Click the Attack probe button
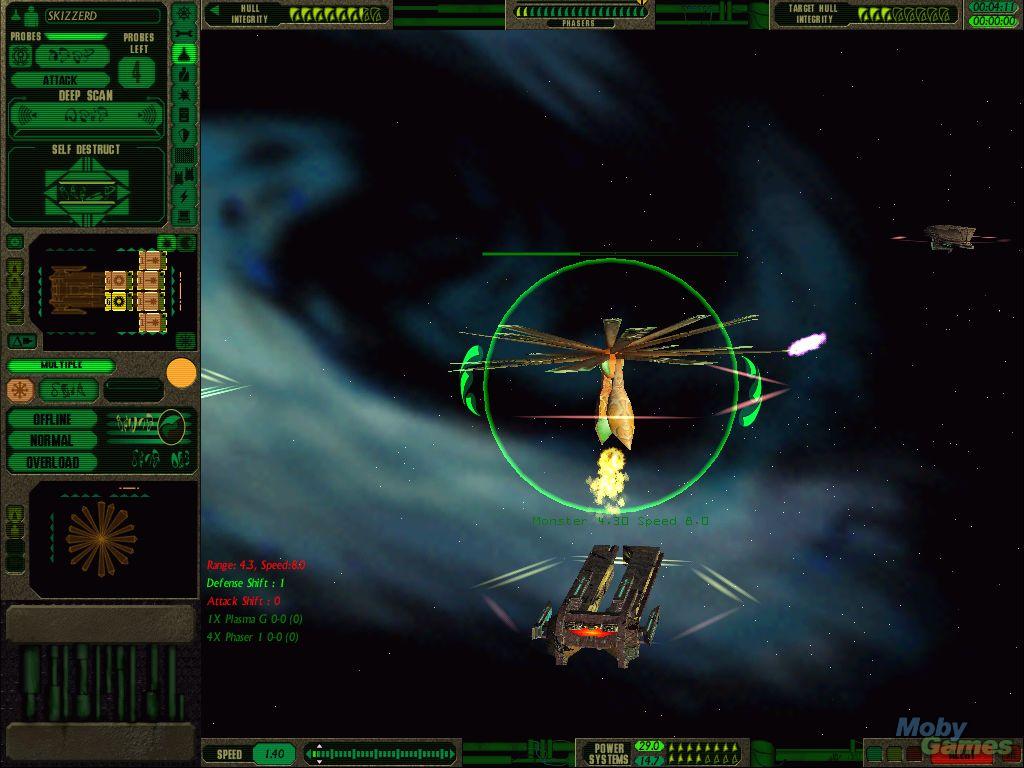Screen dimensions: 1024x768 click(x=60, y=80)
